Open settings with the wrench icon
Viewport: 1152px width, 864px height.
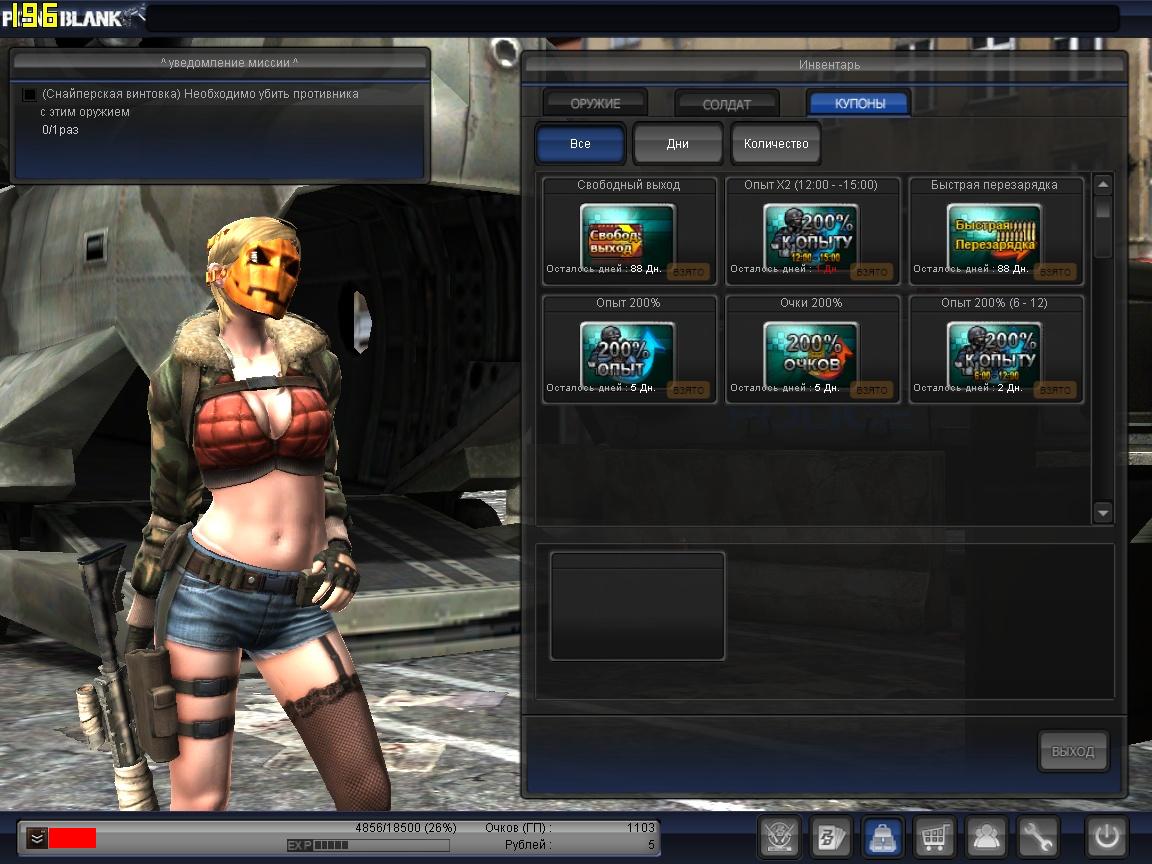click(x=1038, y=837)
